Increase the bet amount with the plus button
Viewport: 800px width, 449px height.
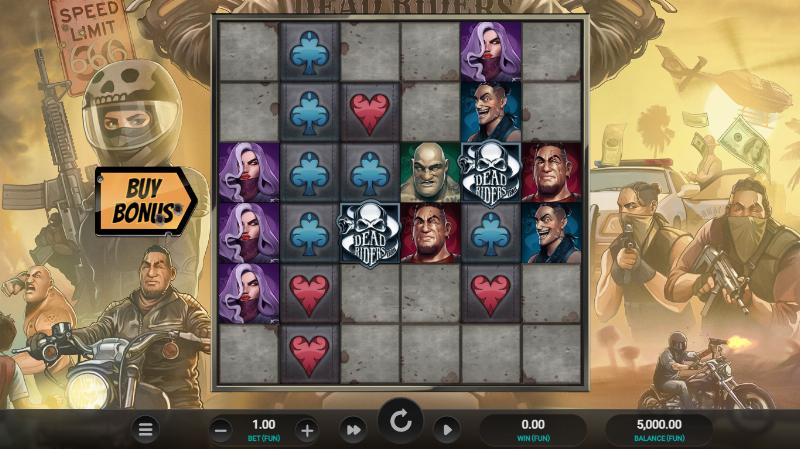(307, 431)
